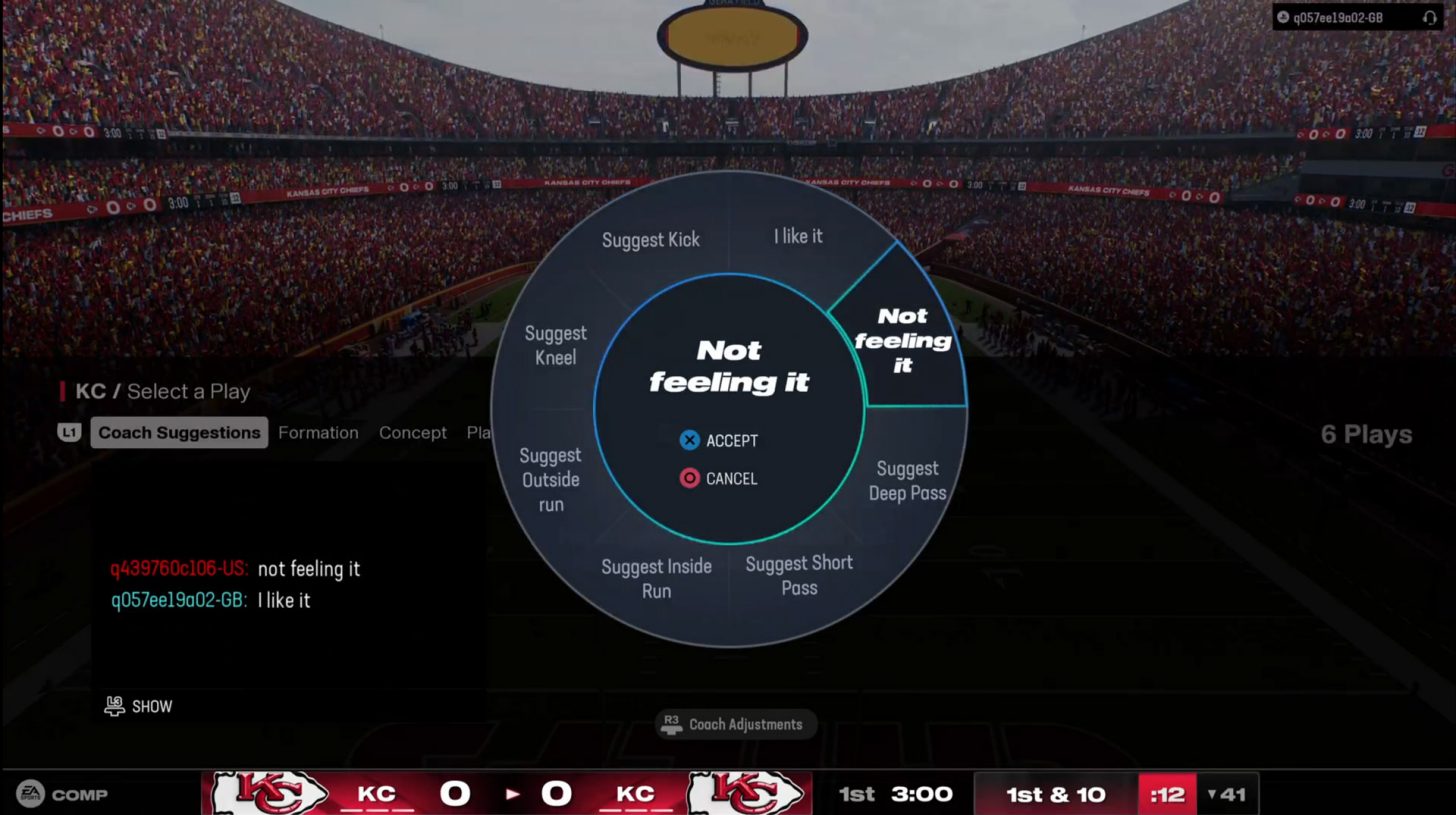Screen dimensions: 1456x815
Task: Click 'Suggest Deep Pass' wheel option
Action: click(x=907, y=481)
